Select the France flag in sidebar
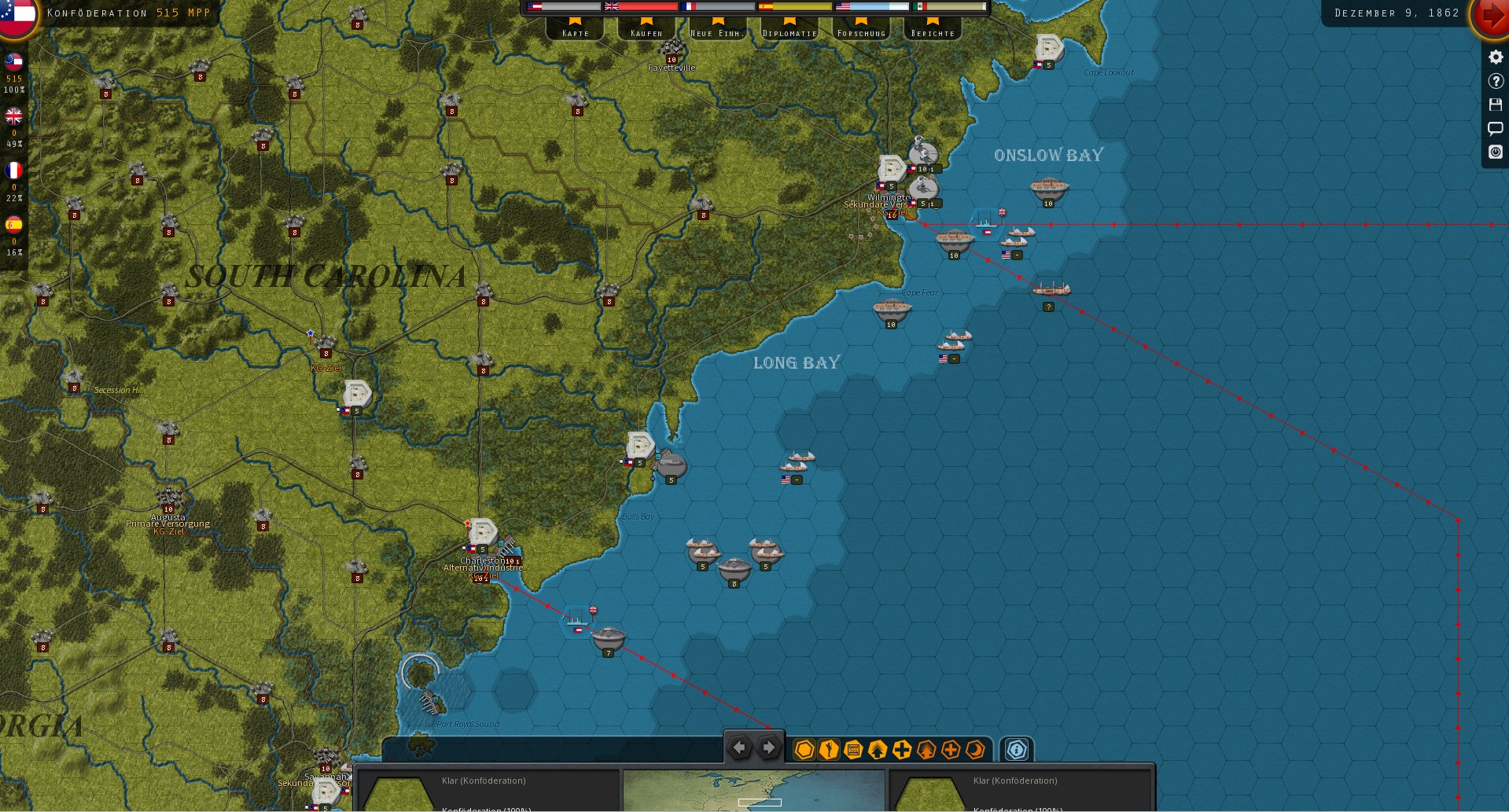This screenshot has width=1509, height=812. pos(14,171)
